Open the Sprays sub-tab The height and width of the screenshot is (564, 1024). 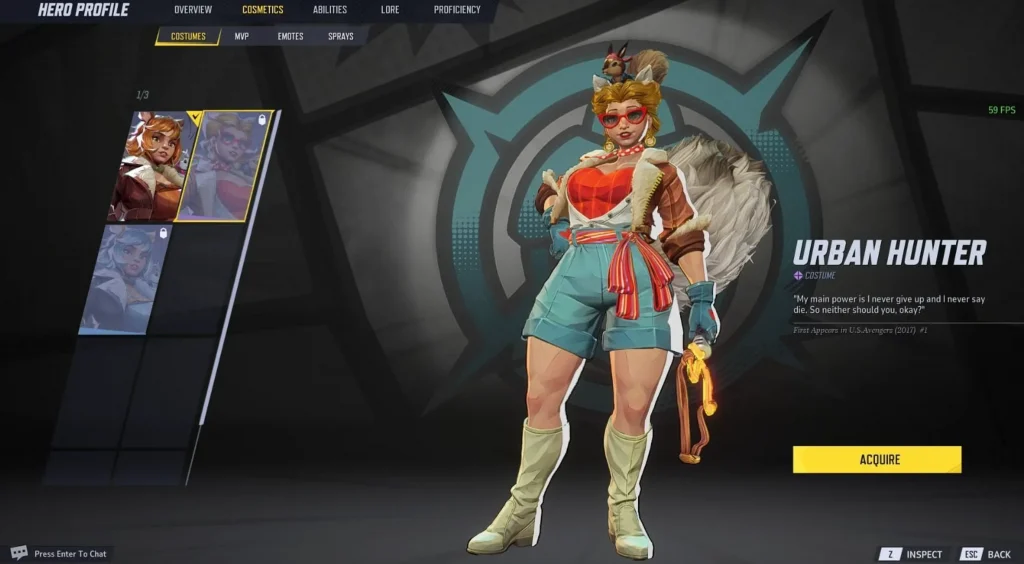coord(341,37)
